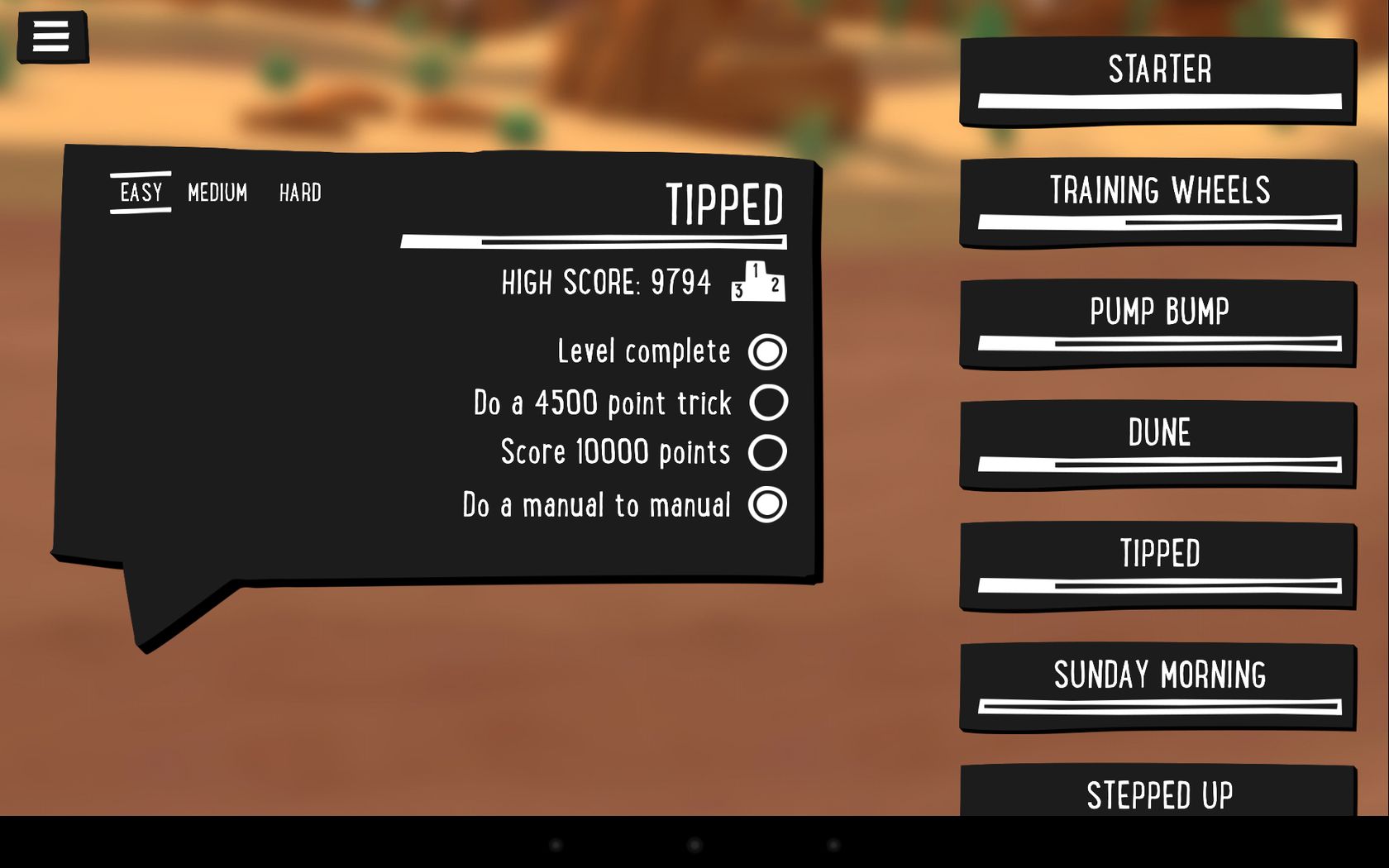
Task: Select the Dune level
Action: pos(1157,445)
